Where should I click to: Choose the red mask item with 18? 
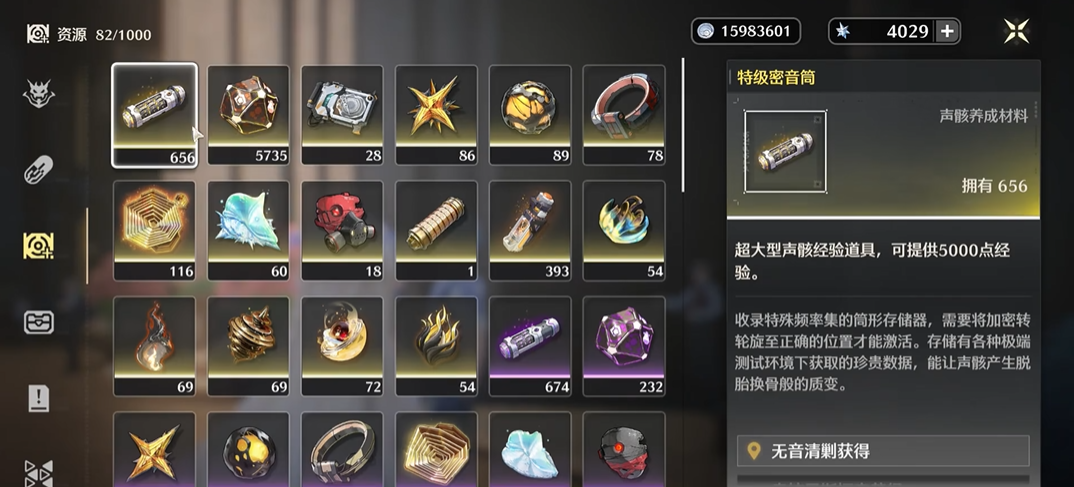(x=342, y=229)
